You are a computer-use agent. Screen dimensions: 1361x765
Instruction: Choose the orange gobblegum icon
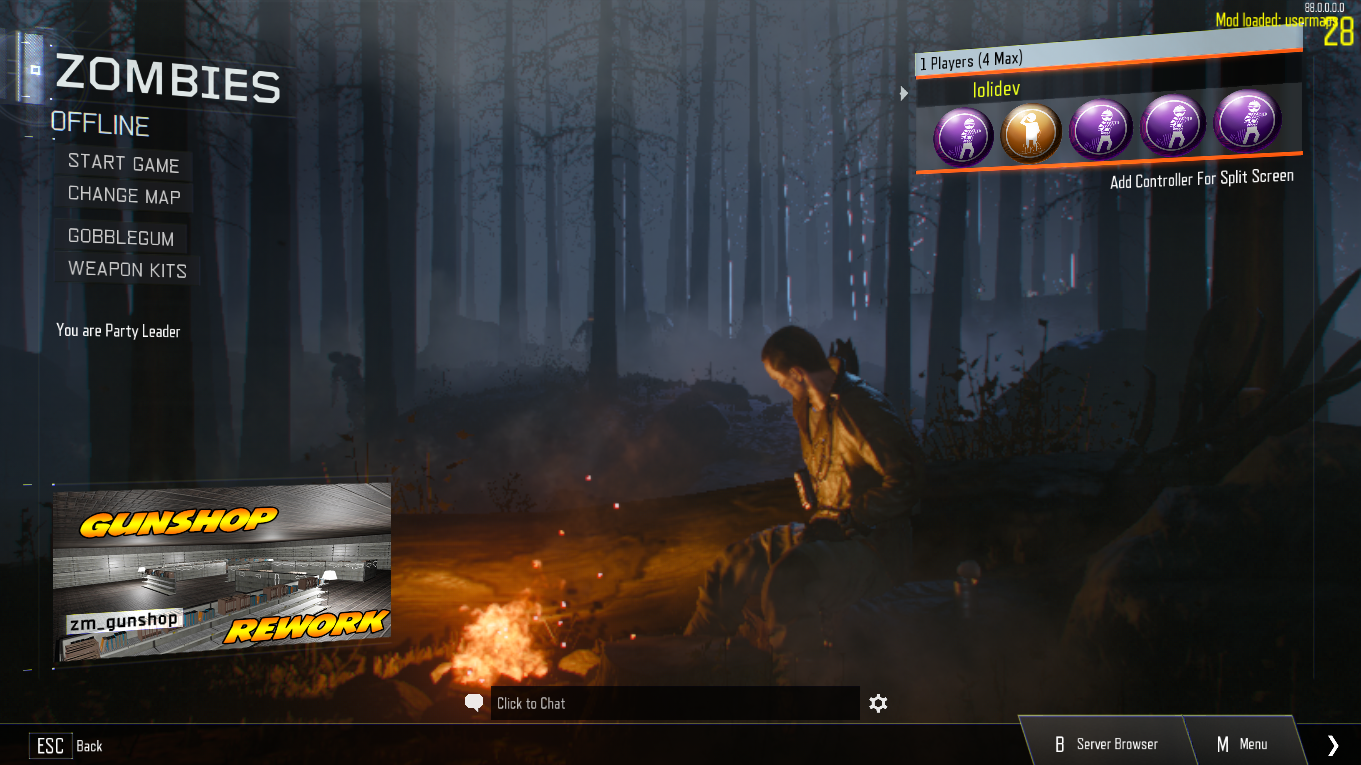1031,133
